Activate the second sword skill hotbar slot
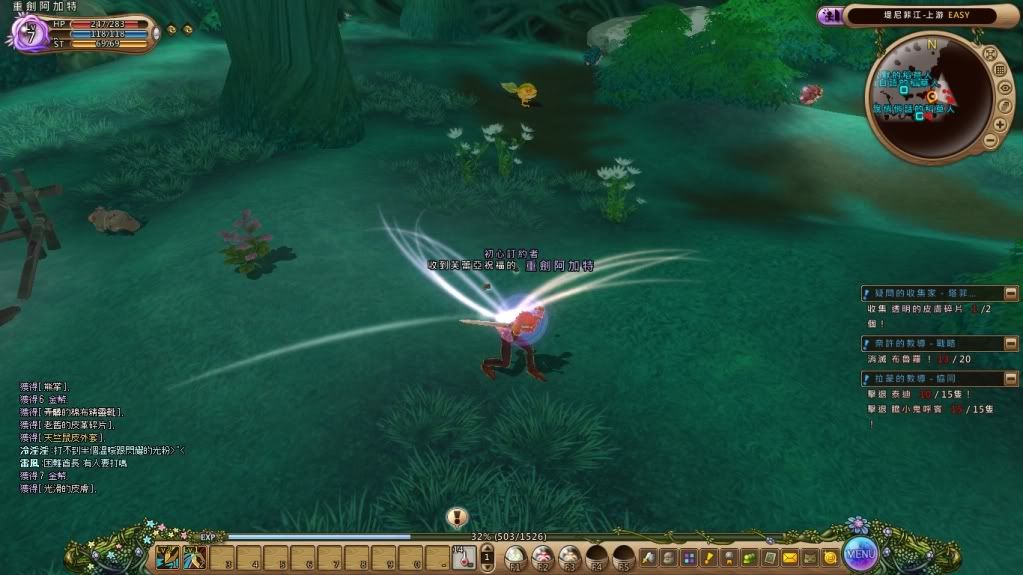The image size is (1023, 575). coord(194,557)
